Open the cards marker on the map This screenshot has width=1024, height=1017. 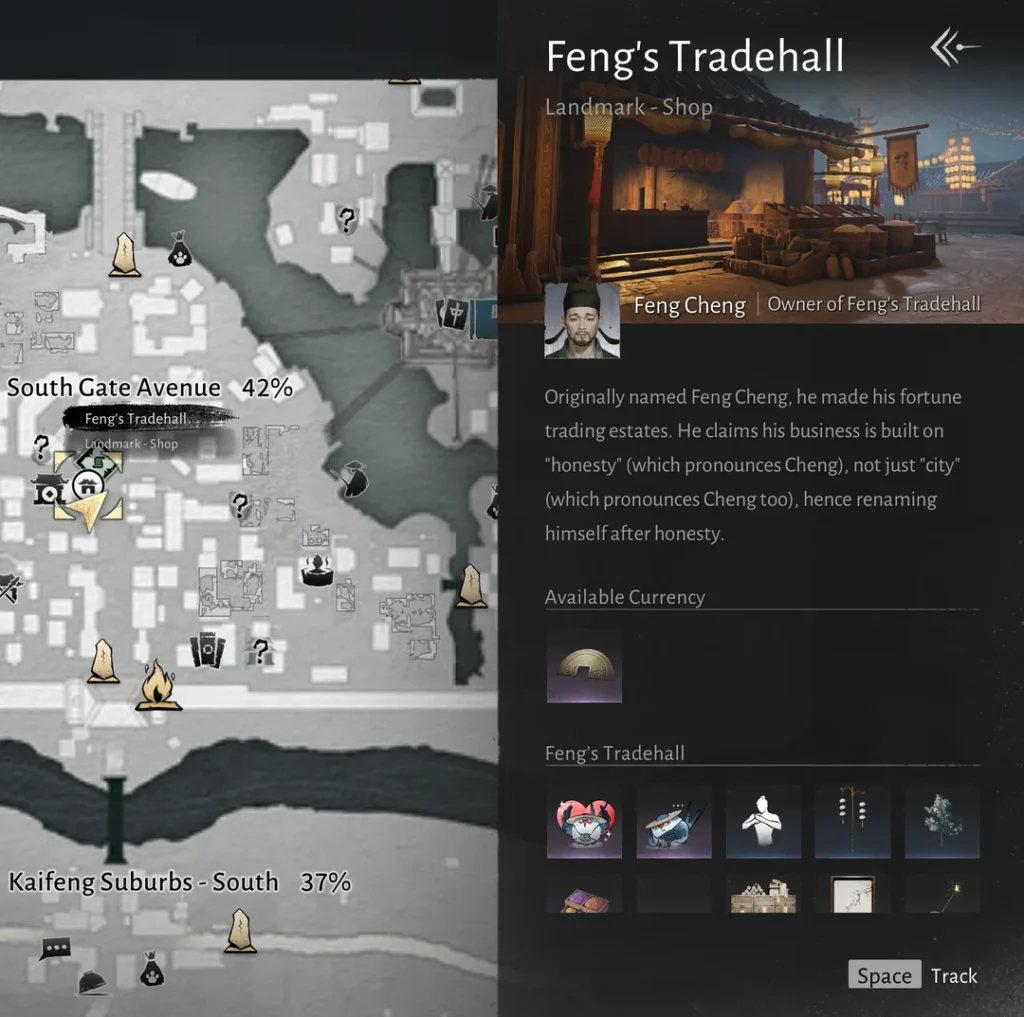click(207, 650)
